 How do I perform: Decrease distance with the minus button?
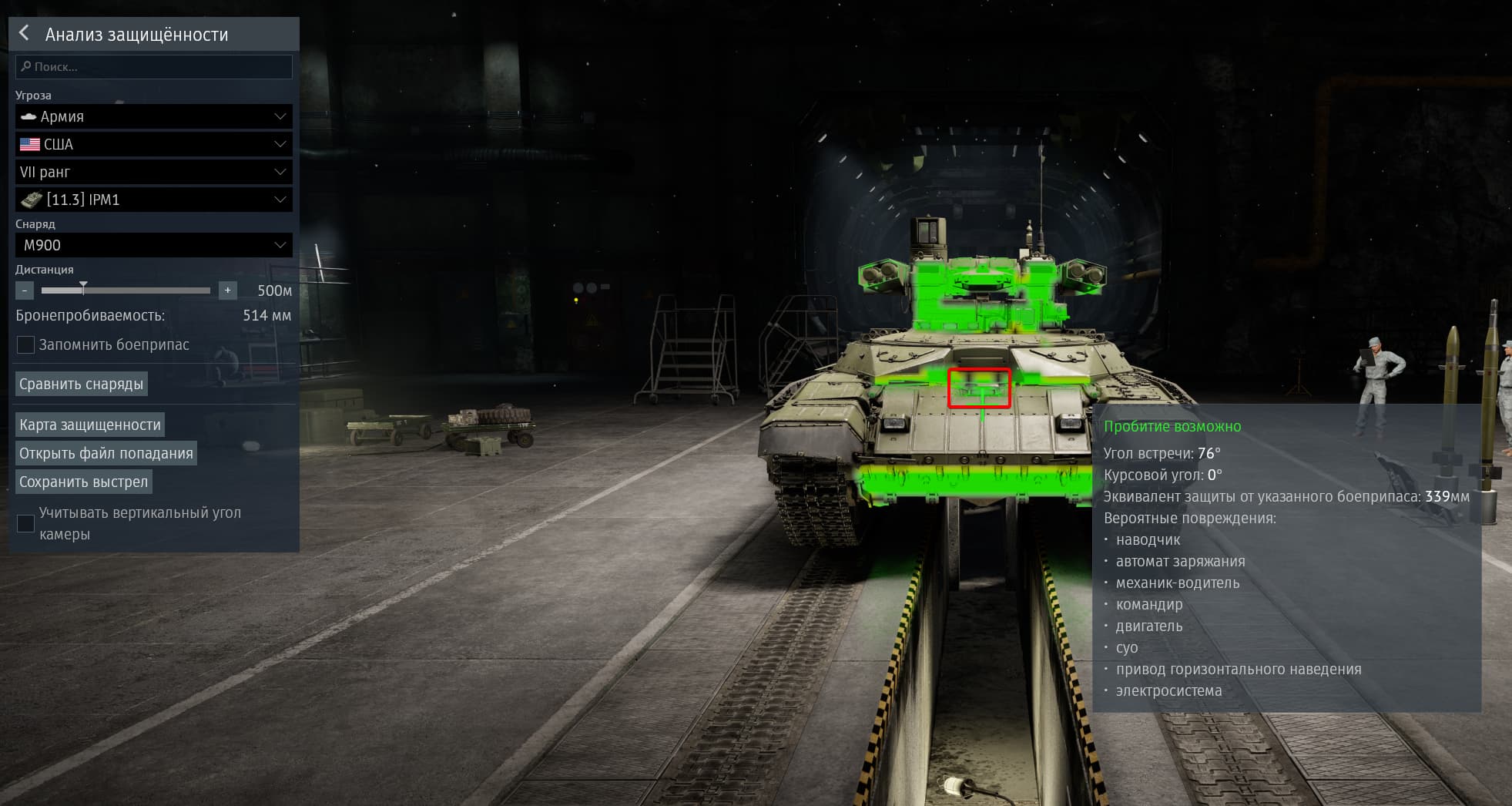coord(25,290)
